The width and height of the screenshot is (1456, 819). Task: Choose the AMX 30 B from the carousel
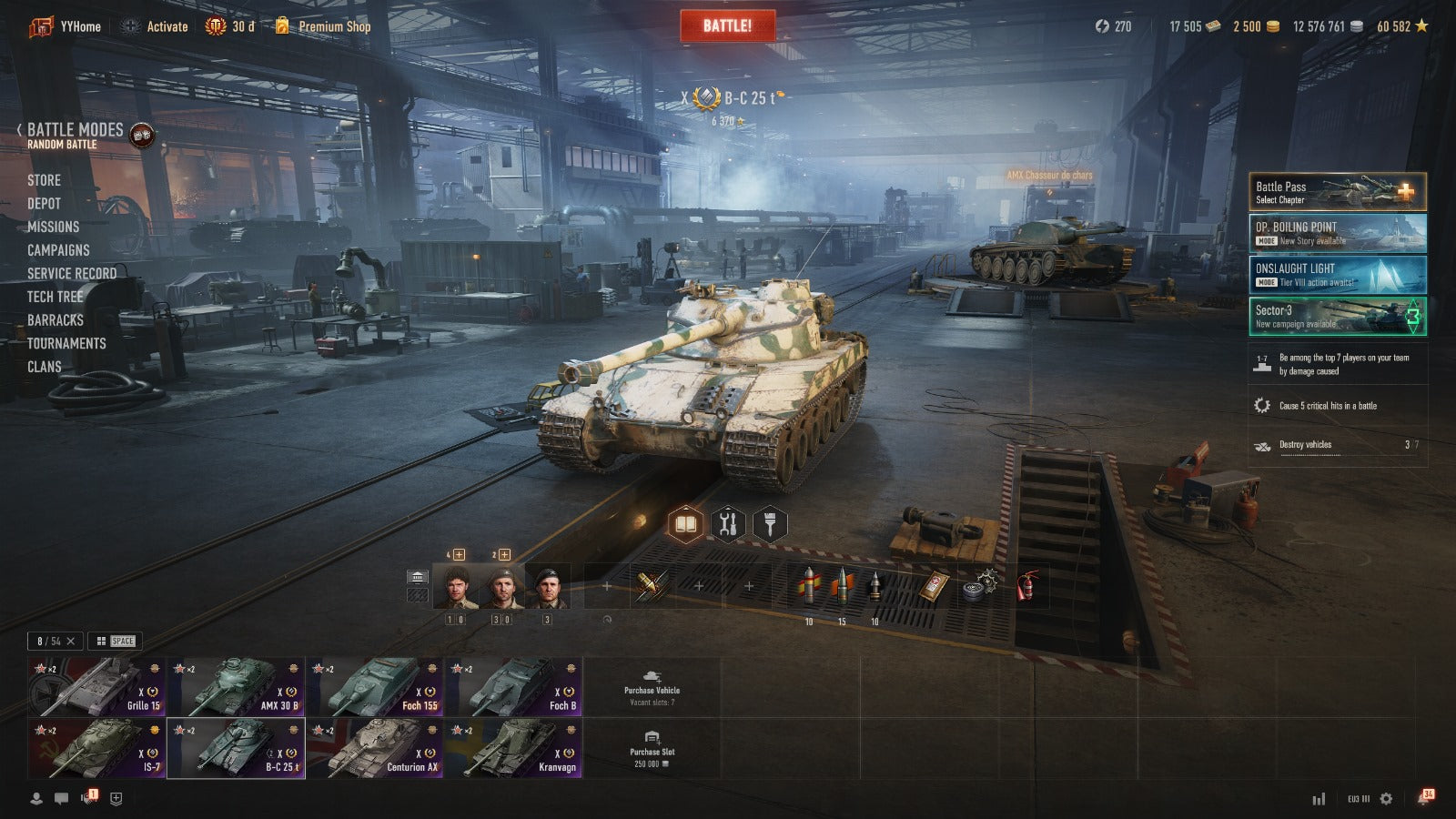[237, 687]
